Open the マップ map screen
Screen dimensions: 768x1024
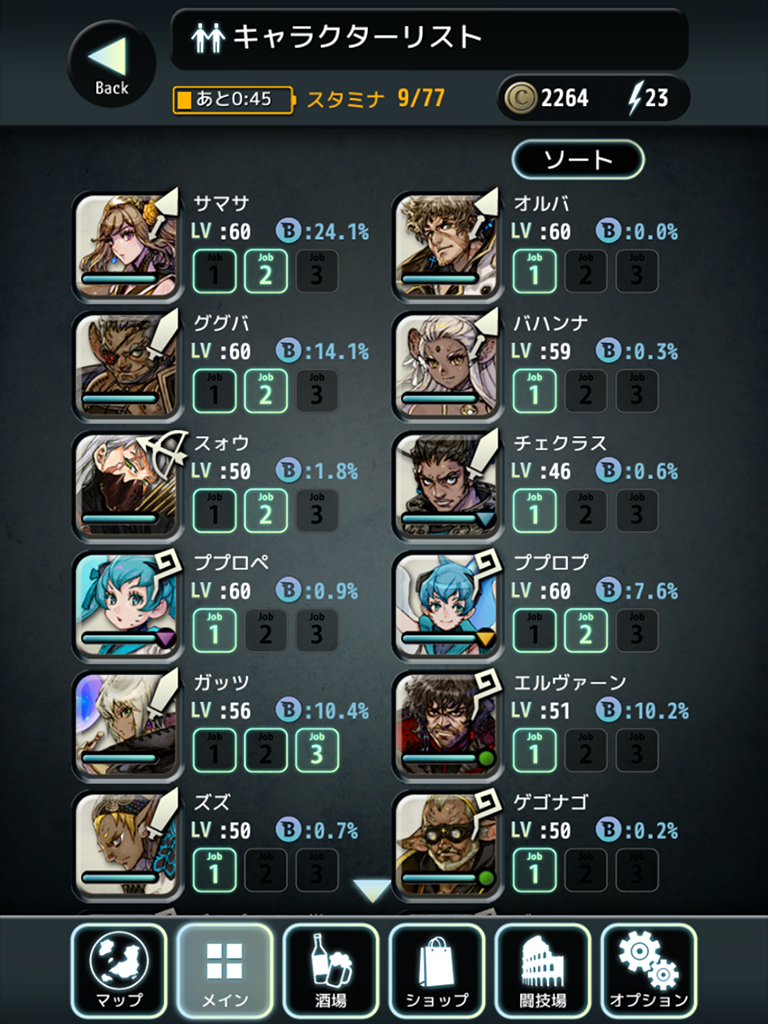[119, 971]
